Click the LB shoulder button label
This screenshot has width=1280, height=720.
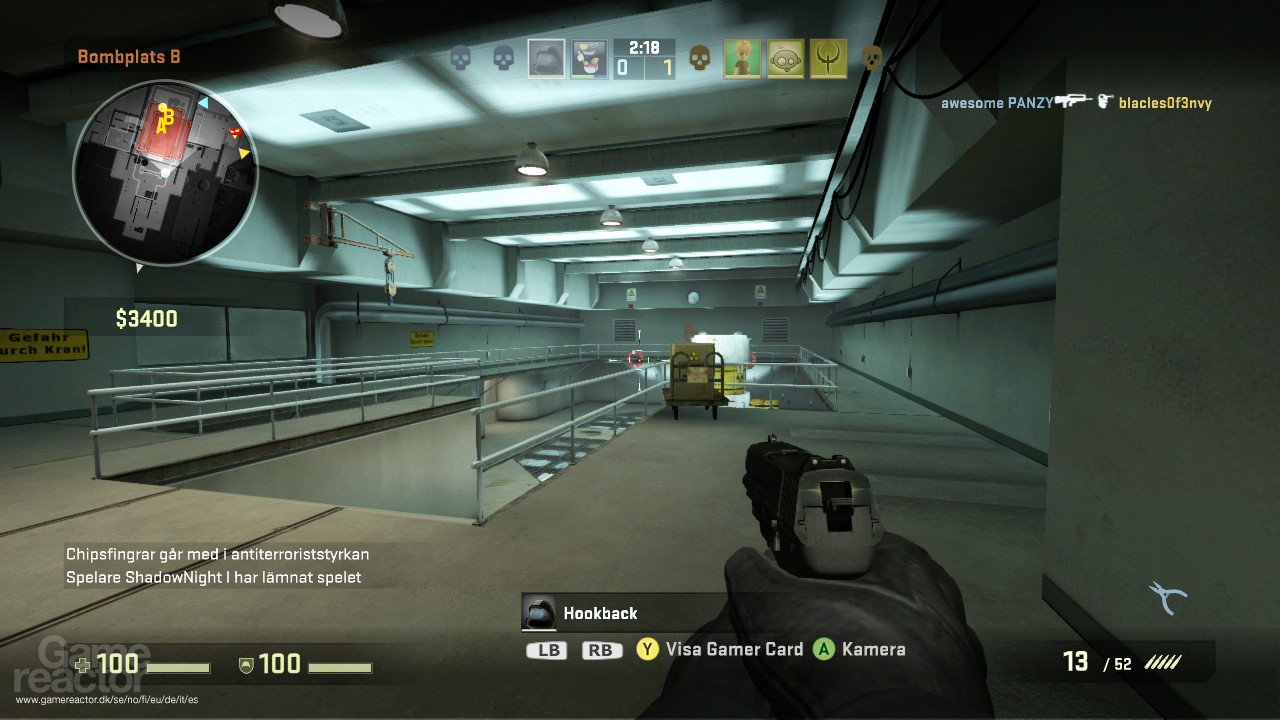point(548,649)
